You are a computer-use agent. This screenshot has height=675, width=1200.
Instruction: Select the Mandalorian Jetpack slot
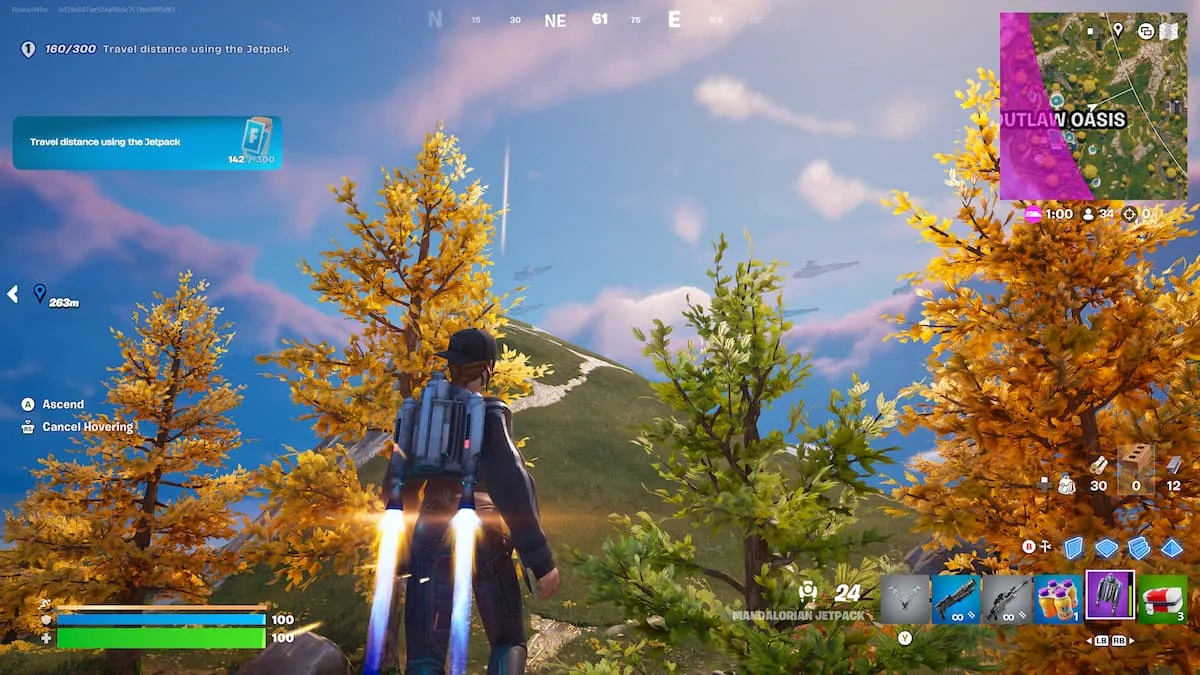[x=1110, y=596]
